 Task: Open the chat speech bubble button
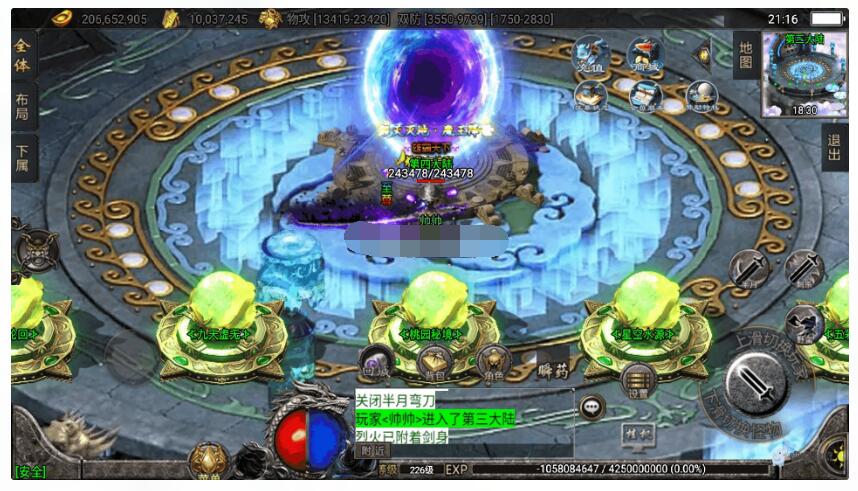592,407
